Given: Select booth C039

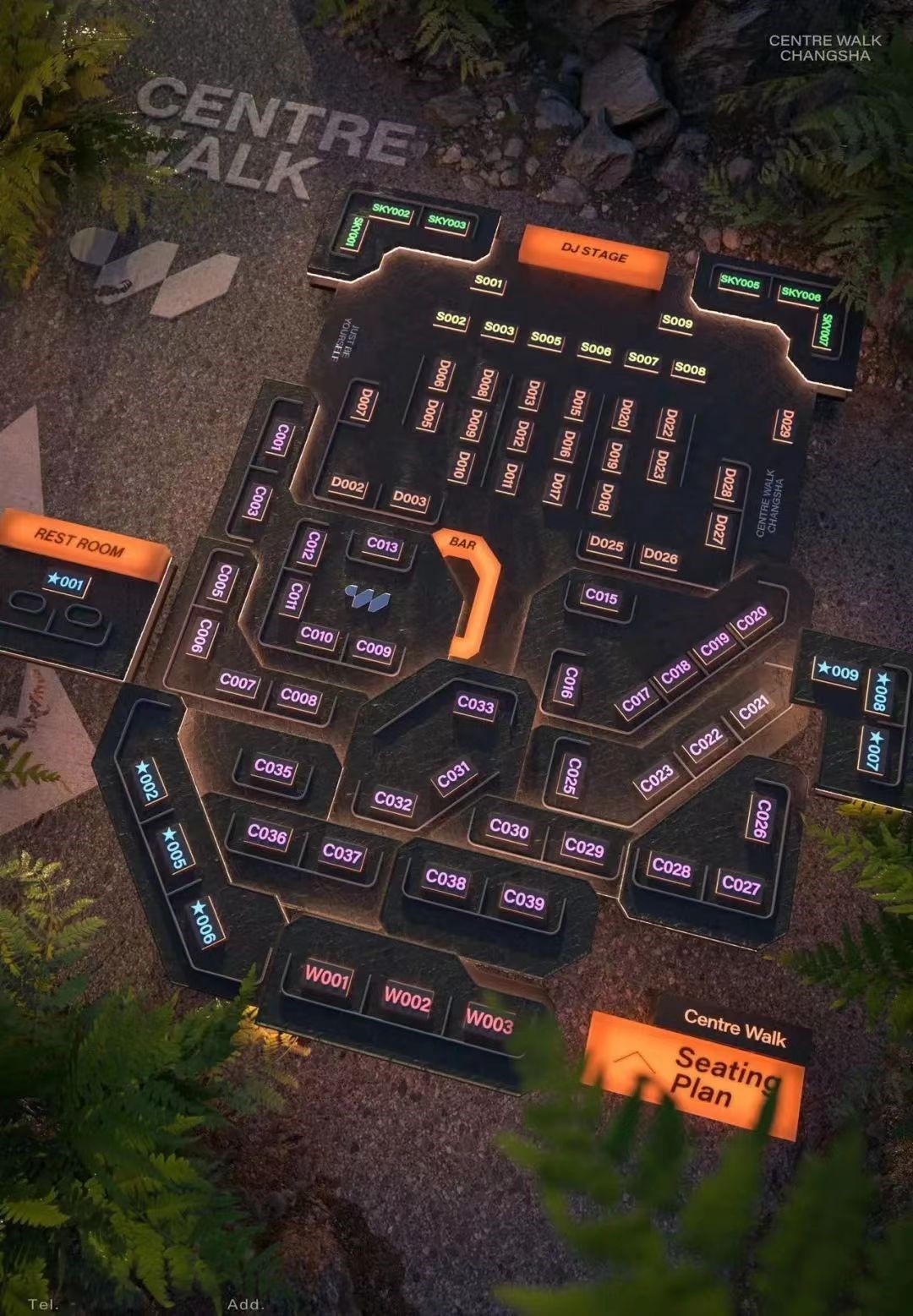Looking at the screenshot, I should (523, 899).
